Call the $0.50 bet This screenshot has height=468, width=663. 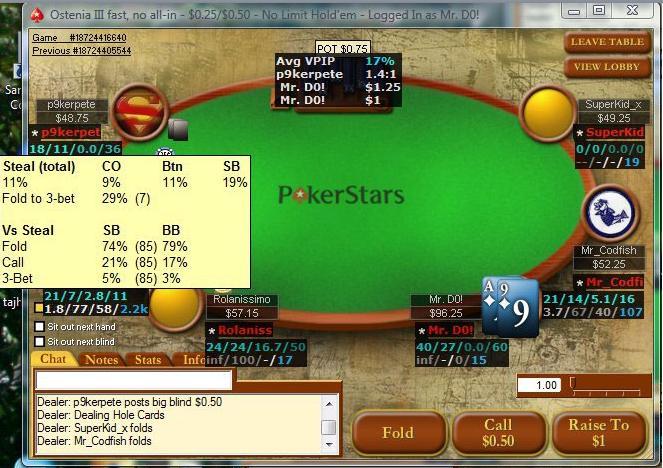pyautogui.click(x=497, y=433)
